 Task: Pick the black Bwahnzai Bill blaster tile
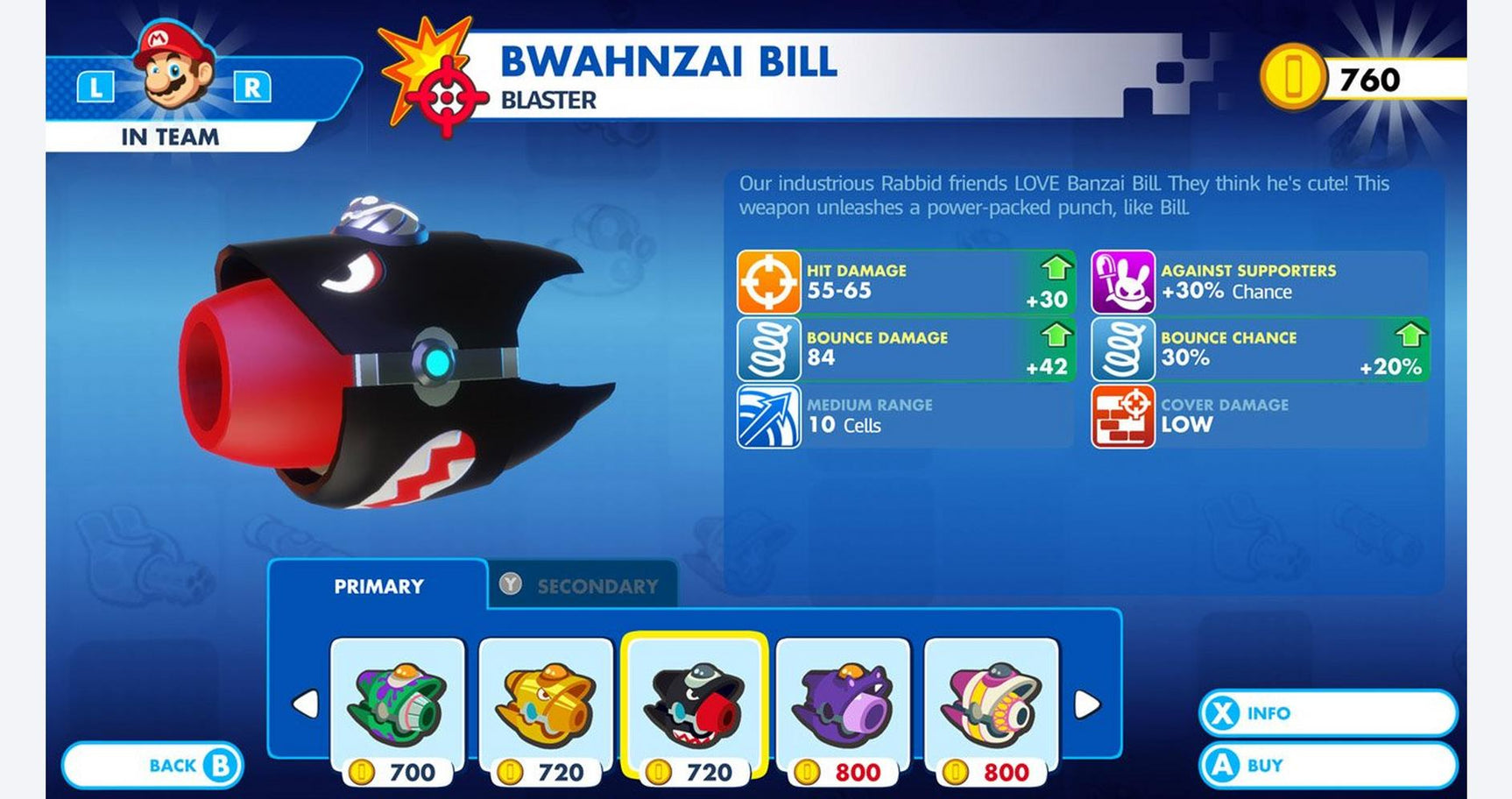click(x=694, y=704)
